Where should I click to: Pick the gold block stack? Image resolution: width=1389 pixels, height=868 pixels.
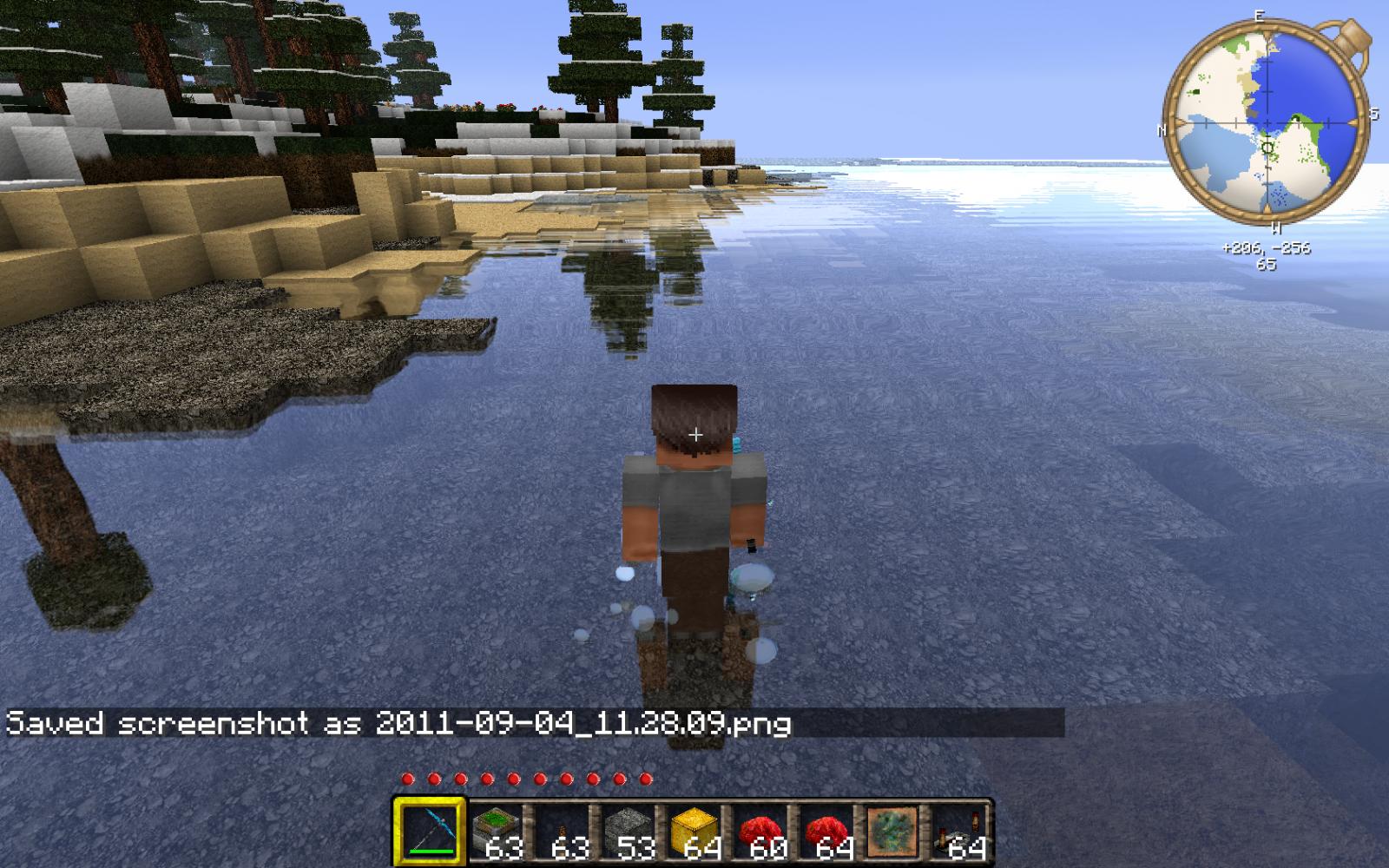pos(694,831)
